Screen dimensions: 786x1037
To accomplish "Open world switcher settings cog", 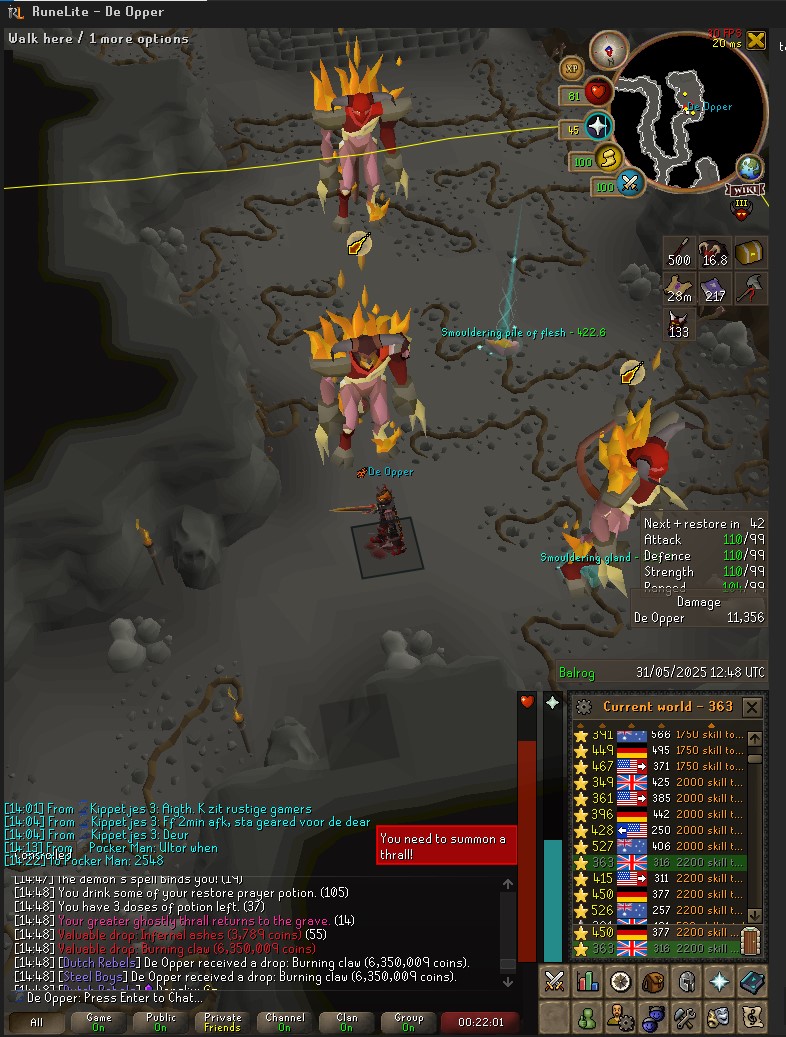I will 584,707.
